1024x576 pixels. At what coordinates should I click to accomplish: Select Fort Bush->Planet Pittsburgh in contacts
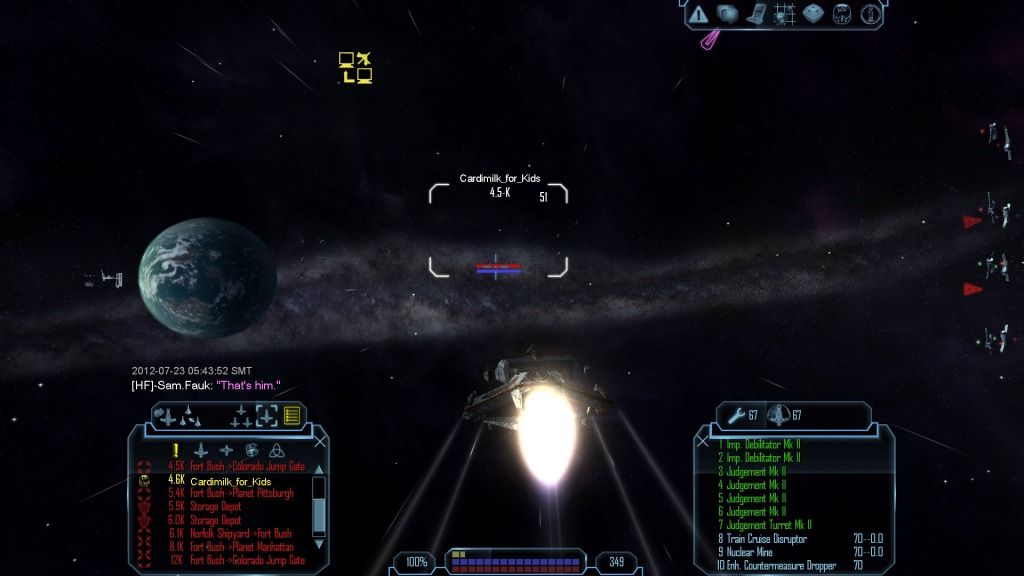(x=241, y=494)
